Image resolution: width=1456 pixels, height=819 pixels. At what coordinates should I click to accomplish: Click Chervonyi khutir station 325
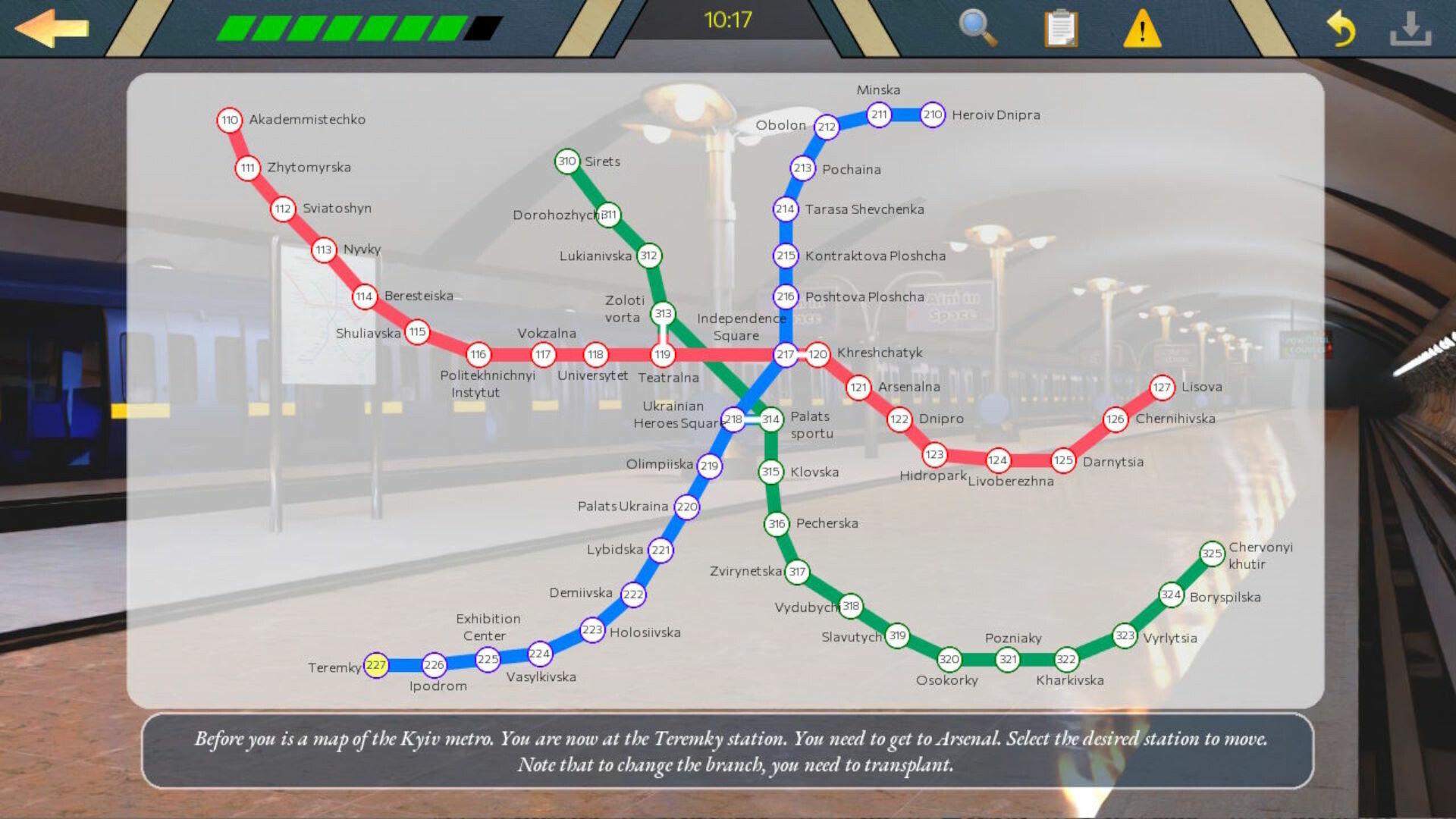(1213, 553)
